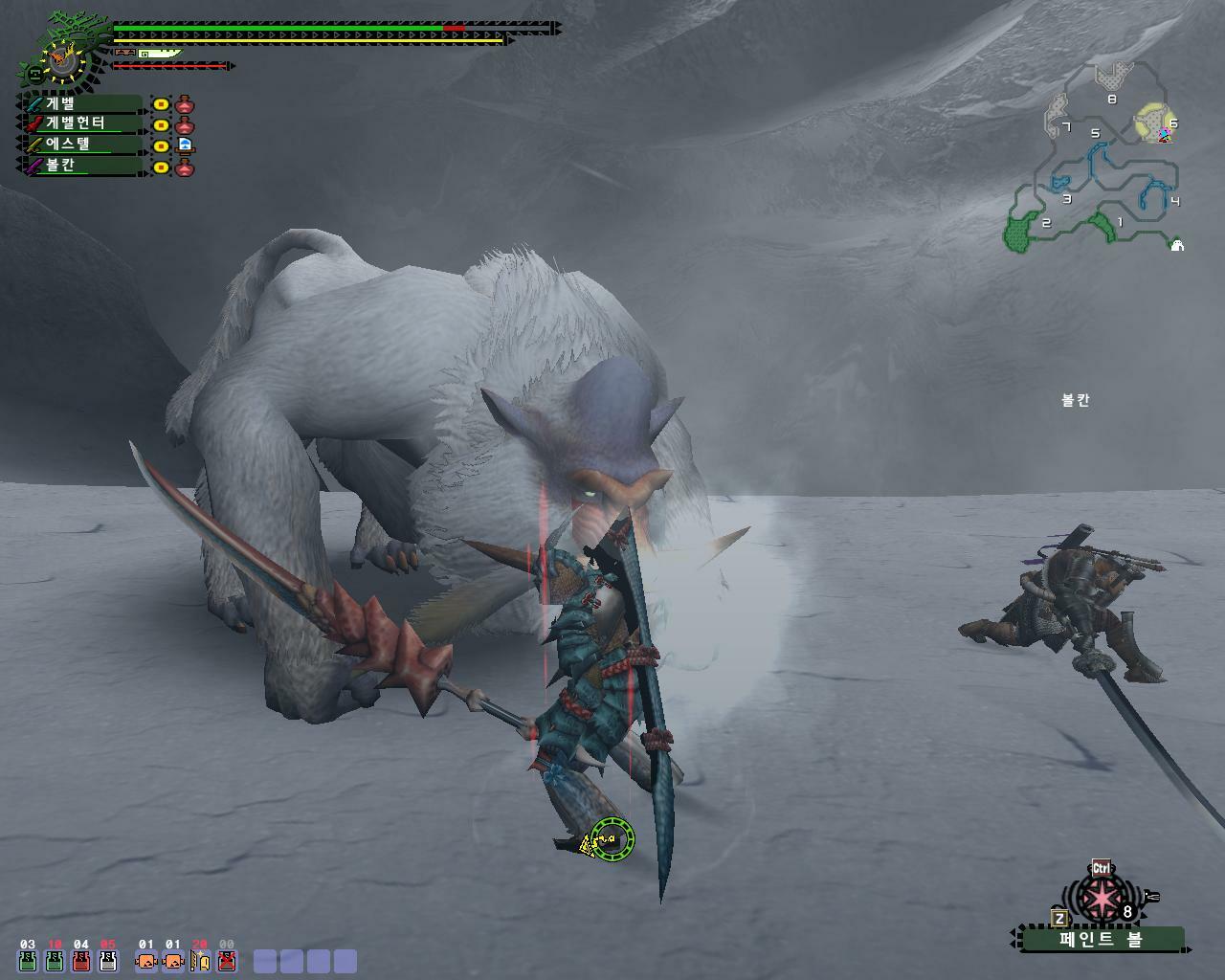Image resolution: width=1225 pixels, height=980 pixels.
Task: Select party member 게벨헌터 in the list
Action: [x=81, y=123]
